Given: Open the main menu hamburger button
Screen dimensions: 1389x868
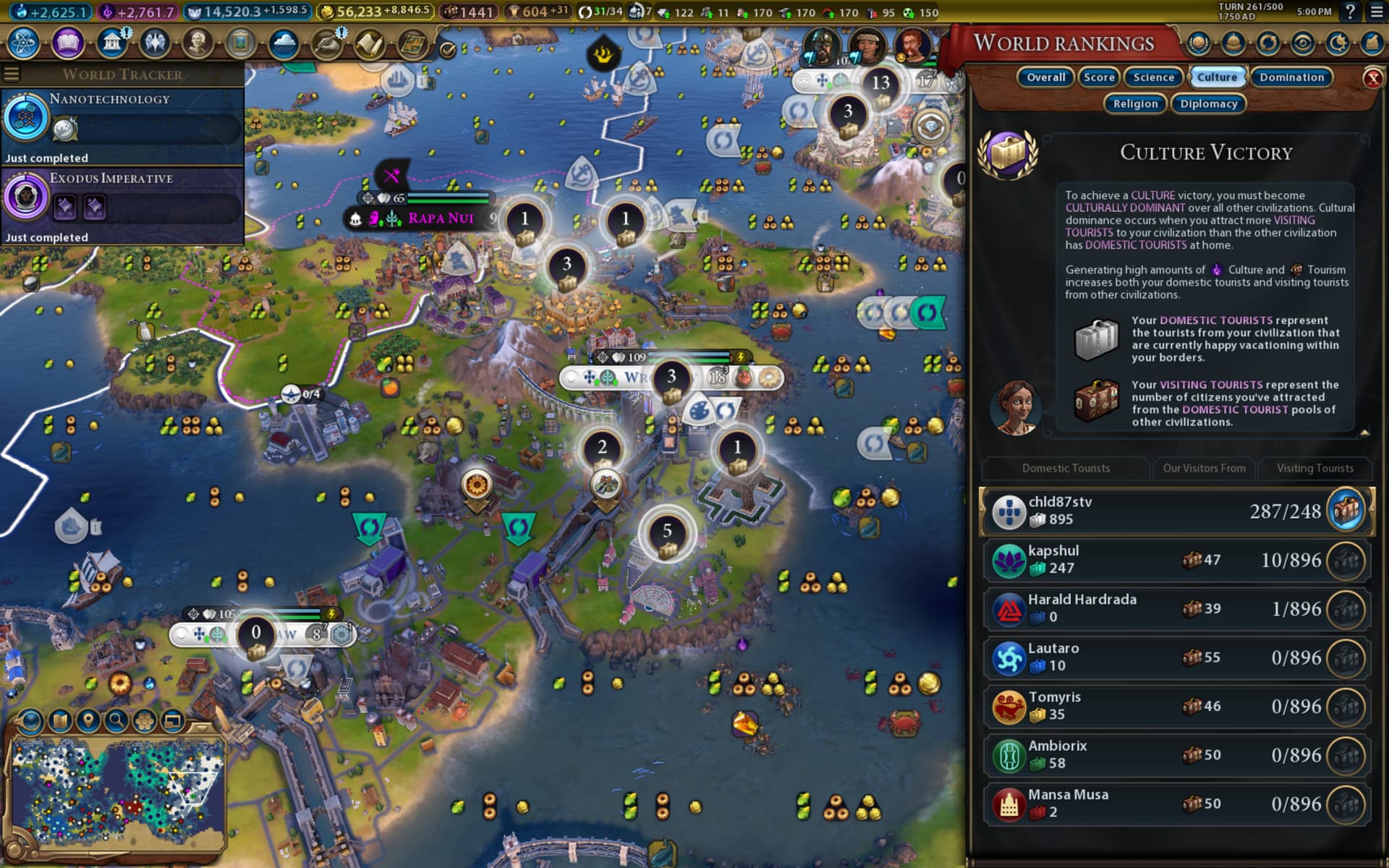Looking at the screenshot, I should [x=1376, y=12].
